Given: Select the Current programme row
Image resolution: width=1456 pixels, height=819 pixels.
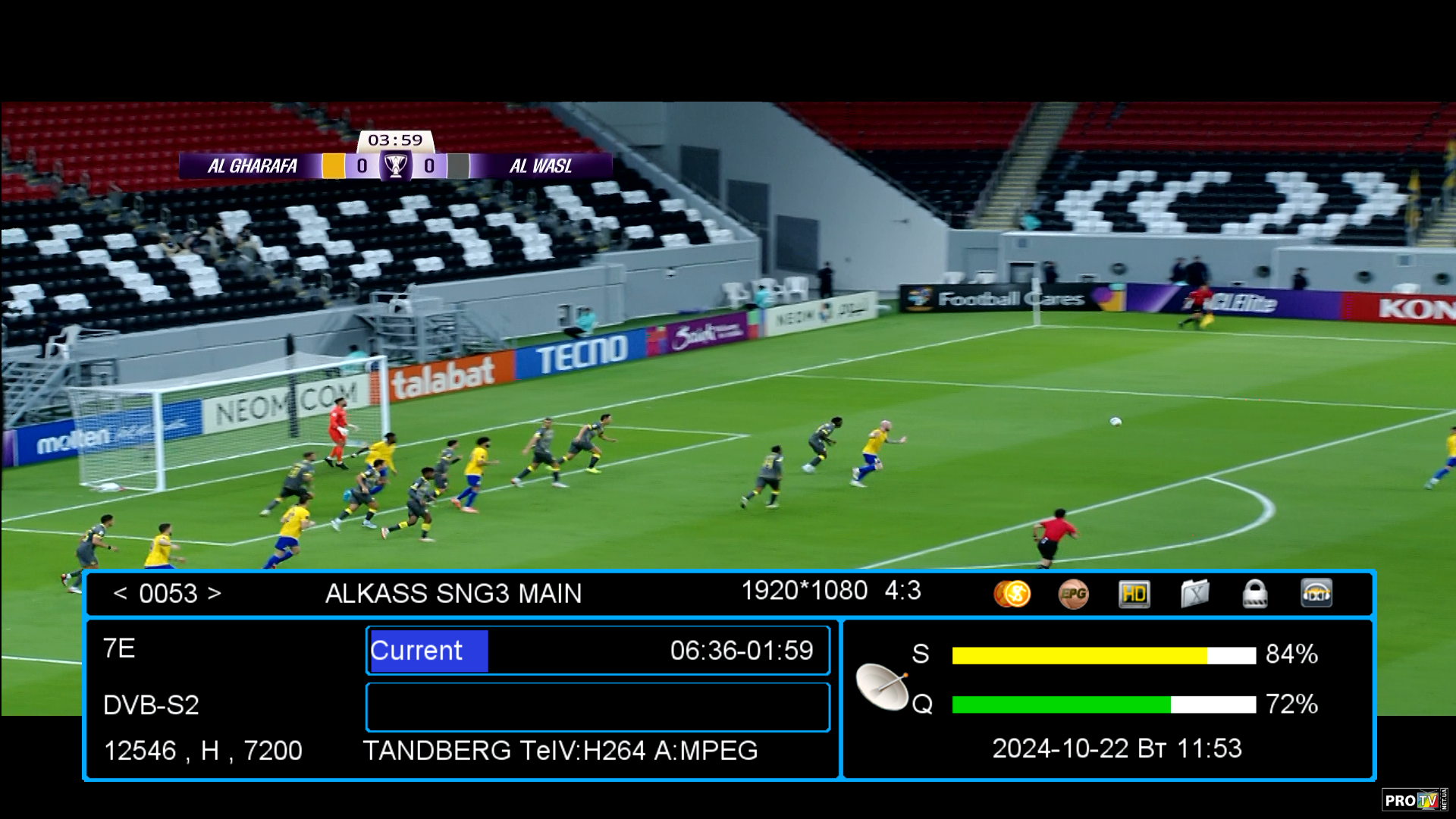Looking at the screenshot, I should point(598,651).
